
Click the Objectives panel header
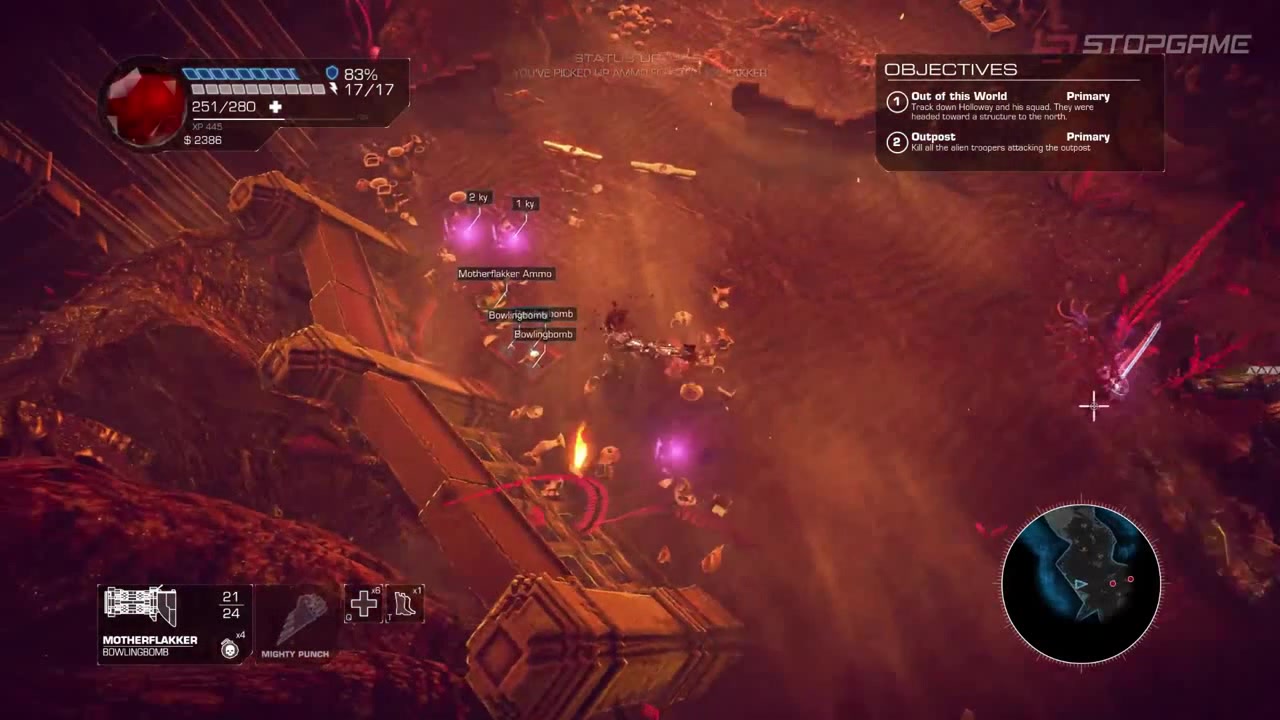coord(951,69)
